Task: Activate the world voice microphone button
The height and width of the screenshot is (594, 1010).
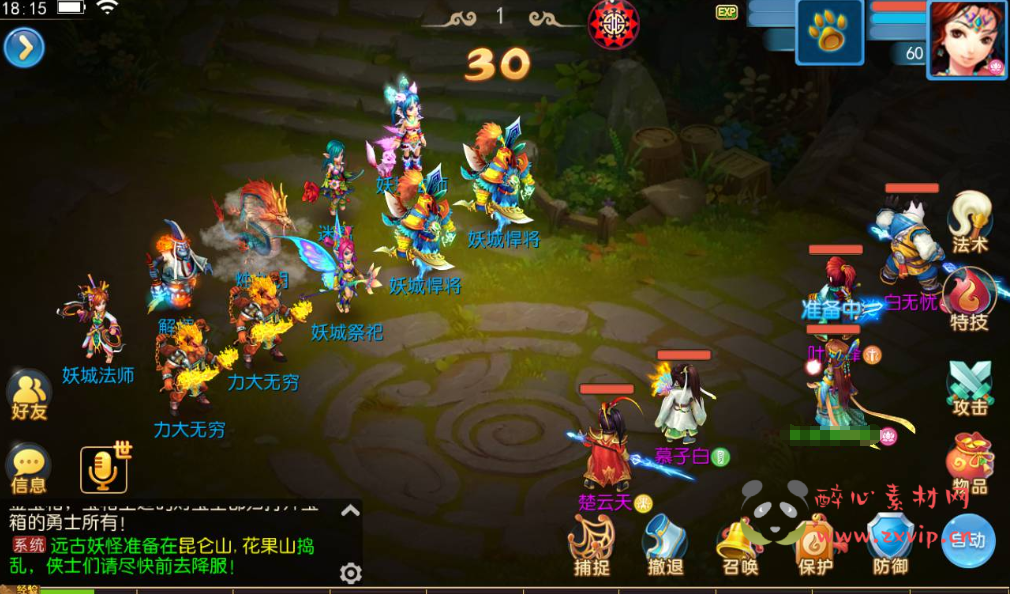Action: [x=104, y=469]
